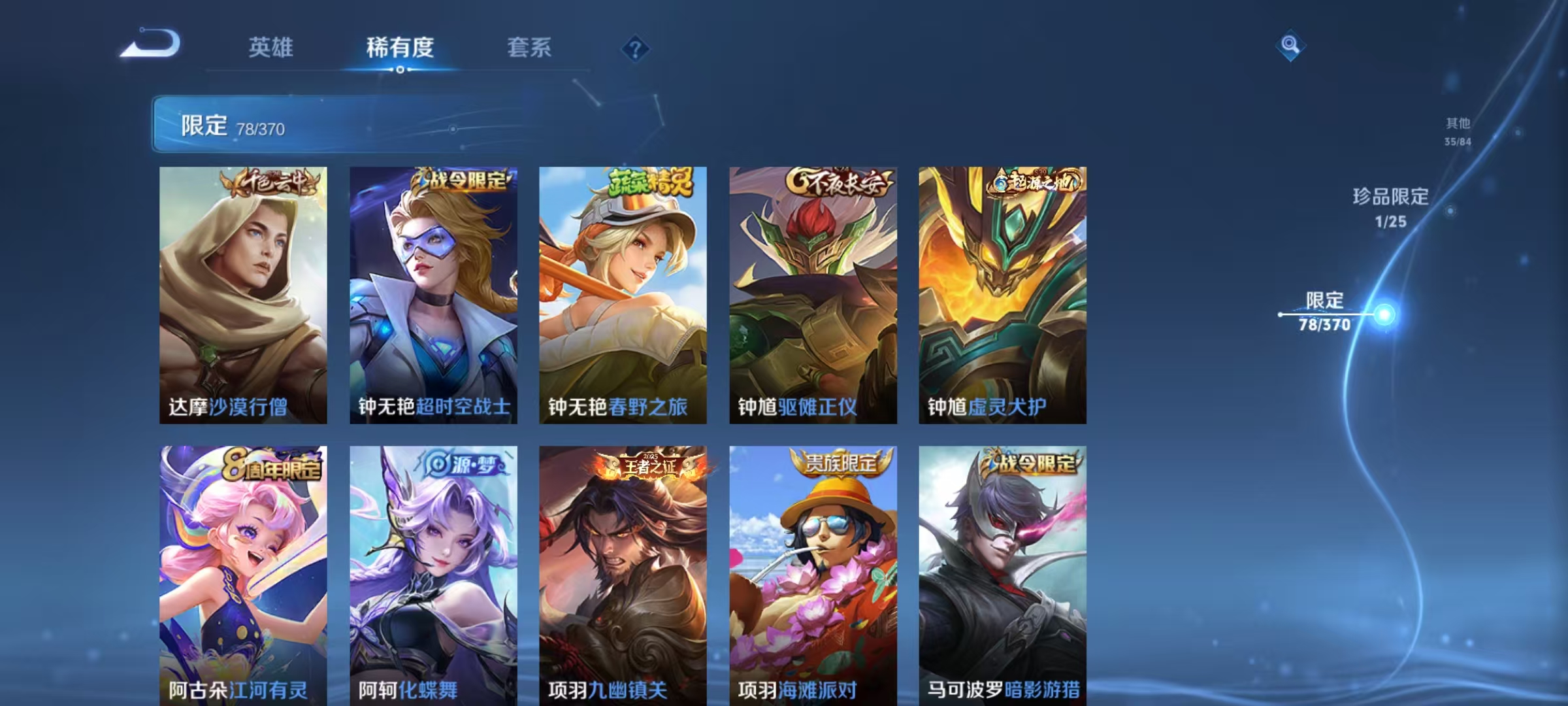The height and width of the screenshot is (706, 1568).
Task: Switch to the 套系 tab
Action: (531, 48)
